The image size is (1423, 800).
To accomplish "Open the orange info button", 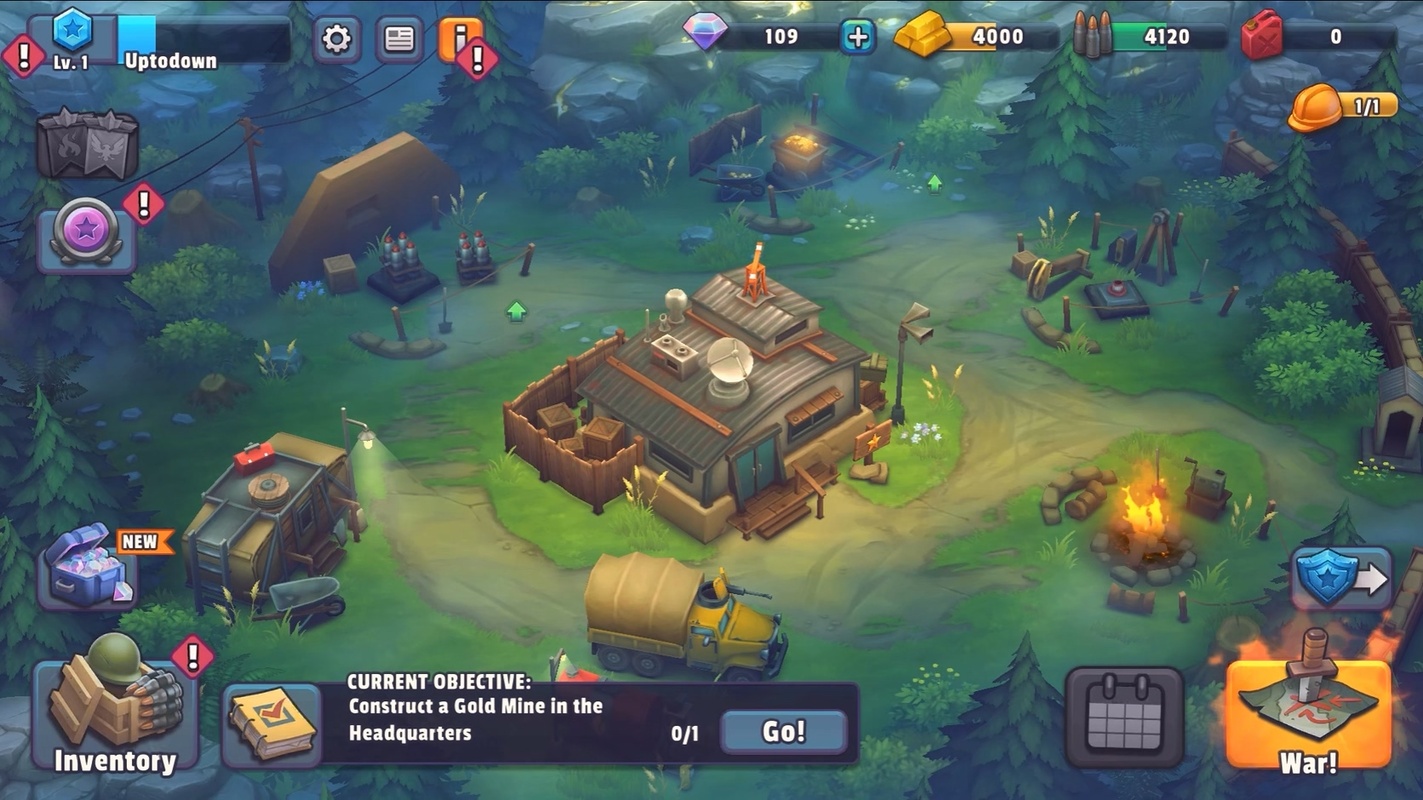I will (459, 39).
